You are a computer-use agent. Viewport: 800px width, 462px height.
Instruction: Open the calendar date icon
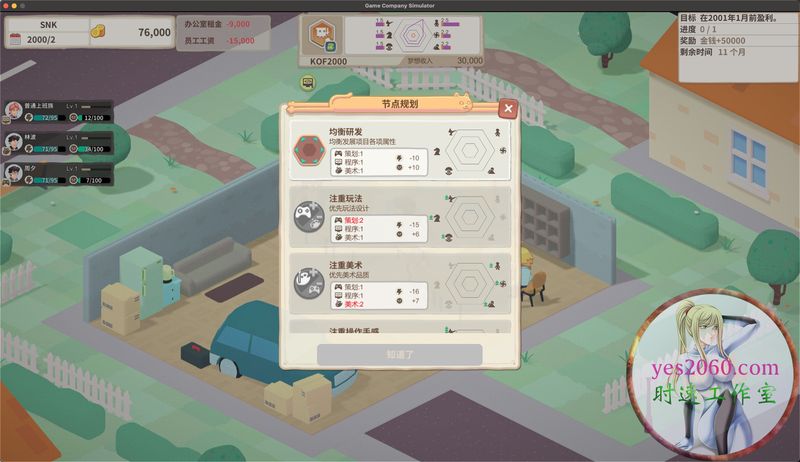15,39
